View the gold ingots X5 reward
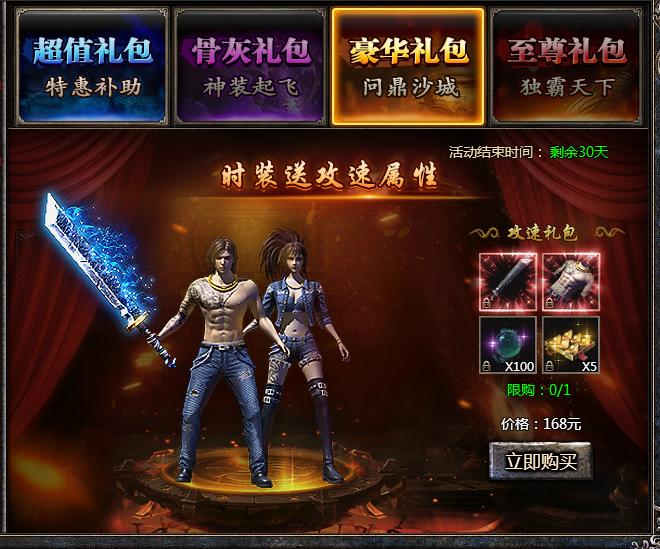 pyautogui.click(x=571, y=345)
